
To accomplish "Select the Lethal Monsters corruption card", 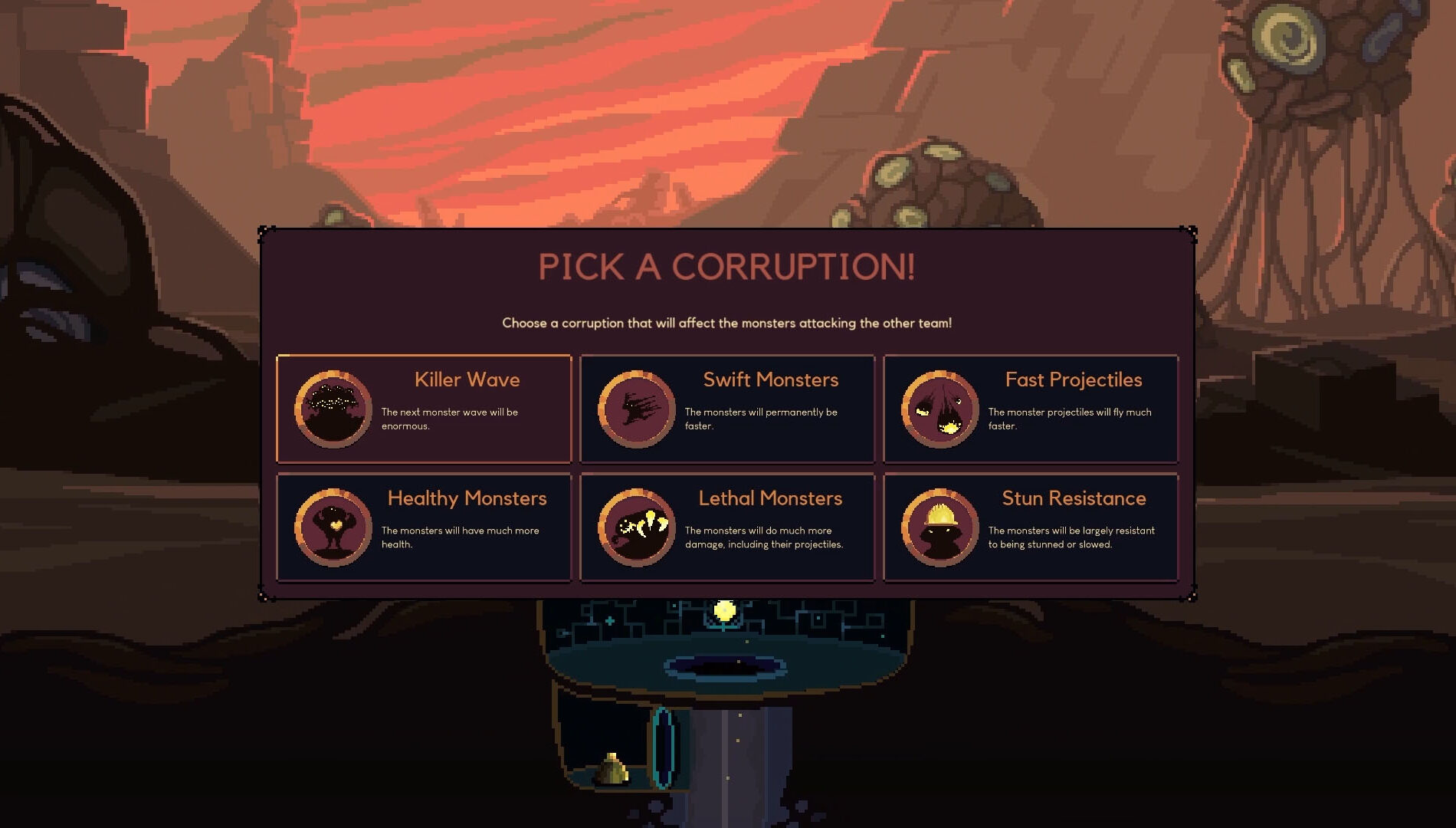I will [x=726, y=527].
